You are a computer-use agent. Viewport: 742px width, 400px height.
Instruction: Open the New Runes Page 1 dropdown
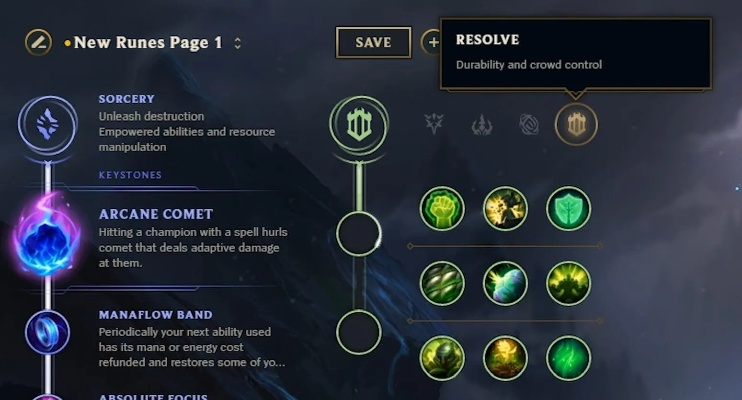click(237, 43)
